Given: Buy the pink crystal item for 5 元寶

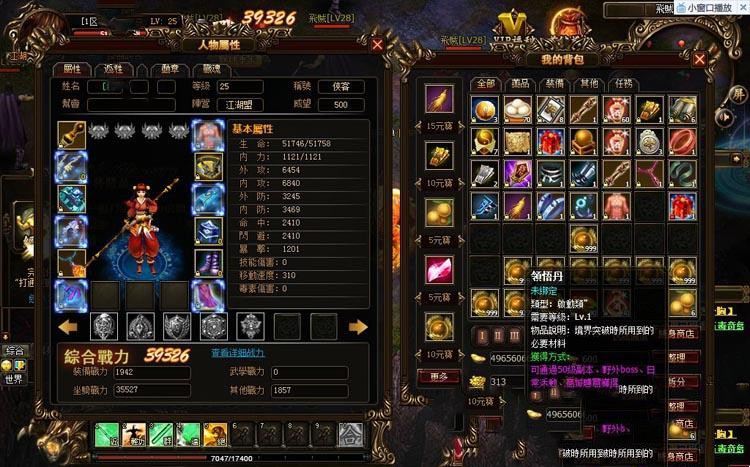Looking at the screenshot, I should [438, 272].
